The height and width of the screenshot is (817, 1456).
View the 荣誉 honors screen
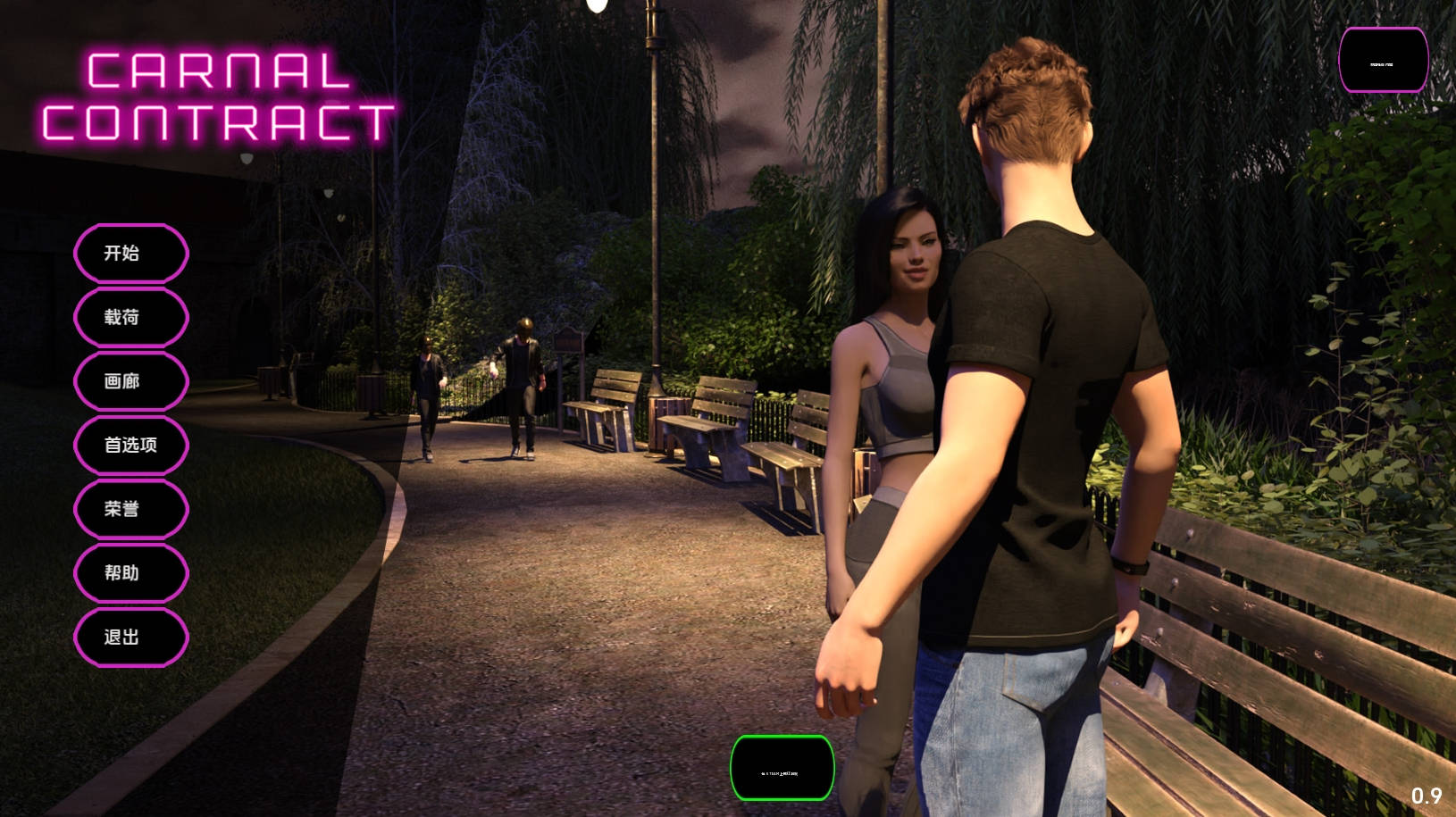pos(130,509)
